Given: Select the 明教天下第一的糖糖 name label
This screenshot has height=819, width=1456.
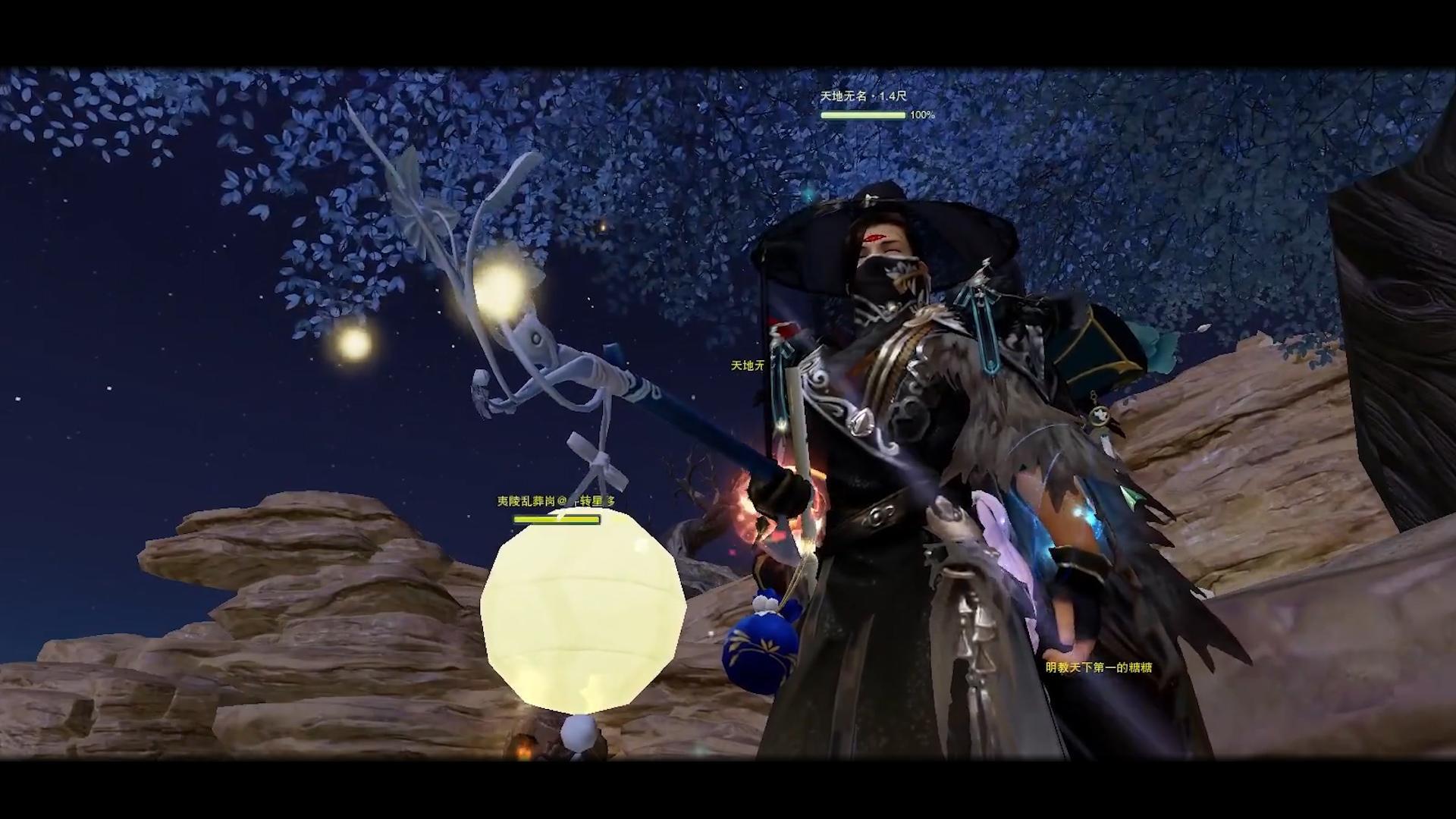Looking at the screenshot, I should click(1099, 667).
